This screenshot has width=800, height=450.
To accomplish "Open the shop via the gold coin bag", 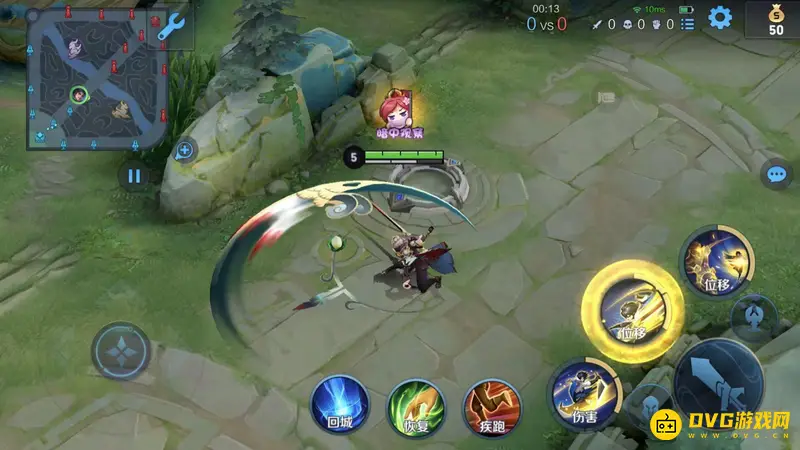I will pos(775,19).
